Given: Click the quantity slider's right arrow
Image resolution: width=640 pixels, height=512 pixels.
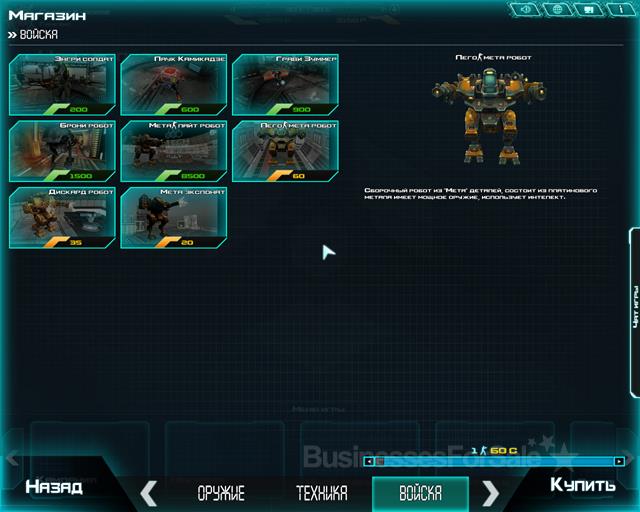Looking at the screenshot, I should click(x=620, y=461).
